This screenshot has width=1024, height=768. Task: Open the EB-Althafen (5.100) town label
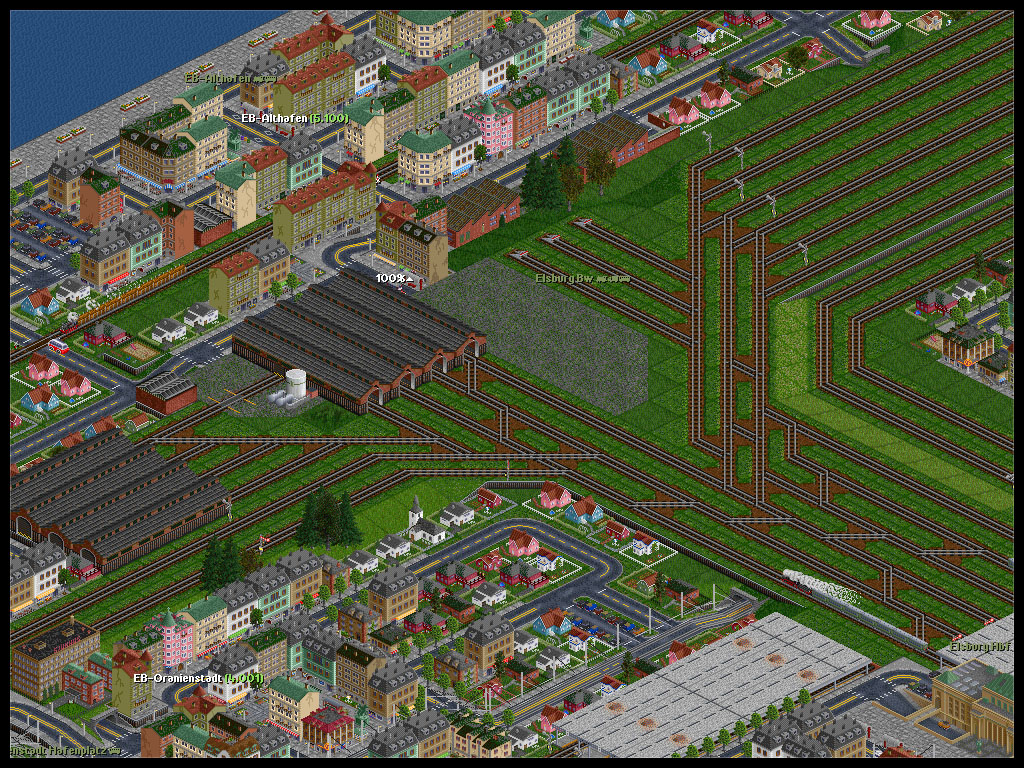(x=295, y=118)
